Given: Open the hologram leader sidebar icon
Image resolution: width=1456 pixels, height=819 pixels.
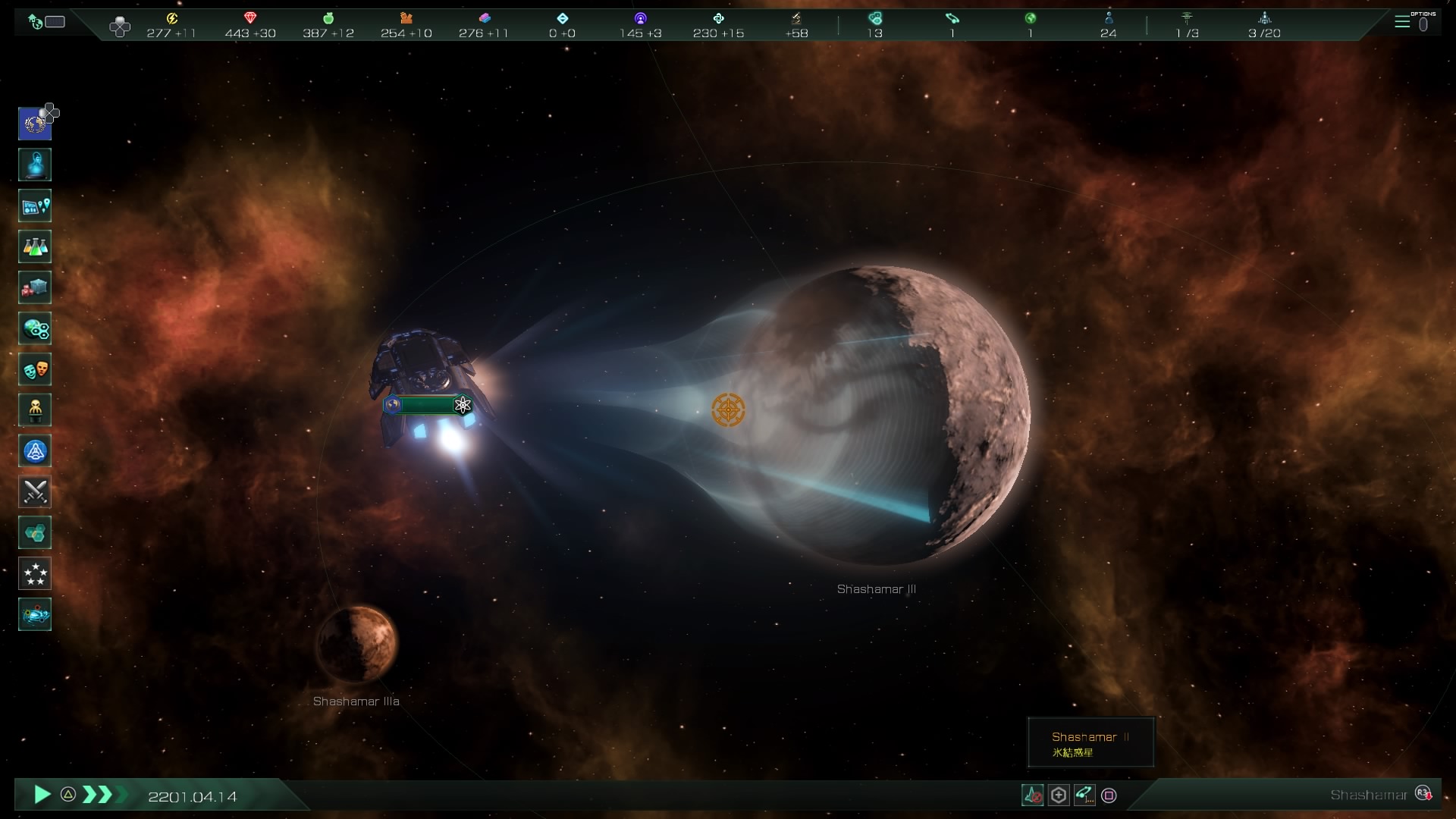Looking at the screenshot, I should [35, 165].
